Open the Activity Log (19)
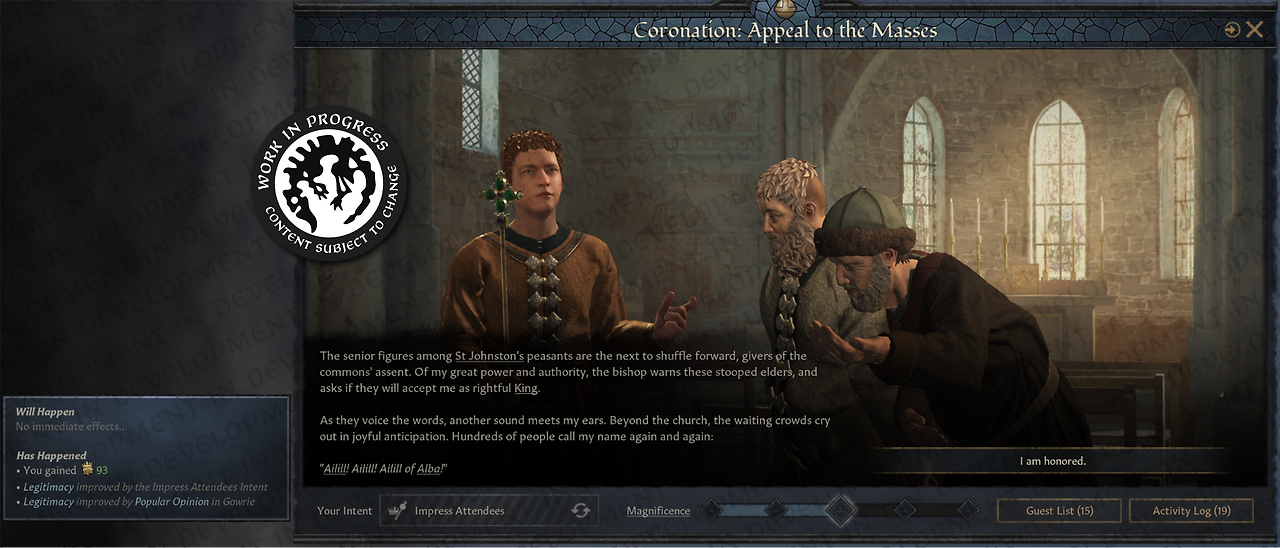1280x548 pixels. coord(1191,511)
